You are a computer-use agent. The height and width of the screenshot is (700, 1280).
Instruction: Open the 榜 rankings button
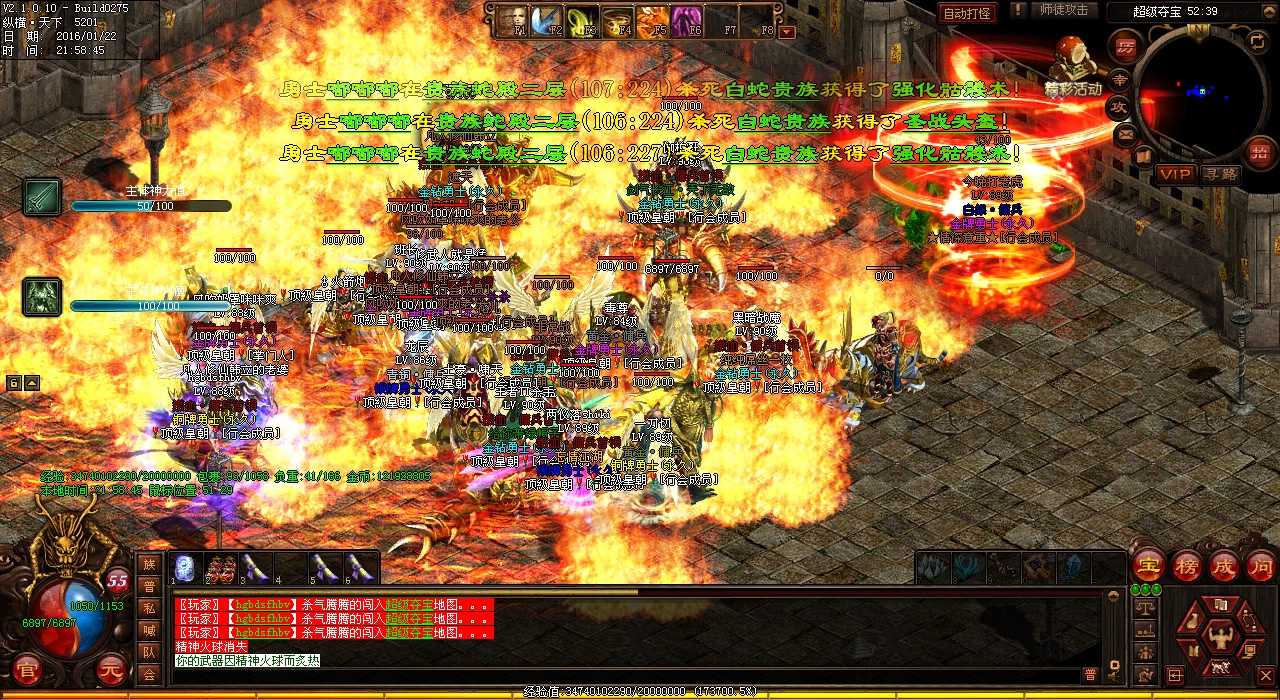pos(1185,565)
